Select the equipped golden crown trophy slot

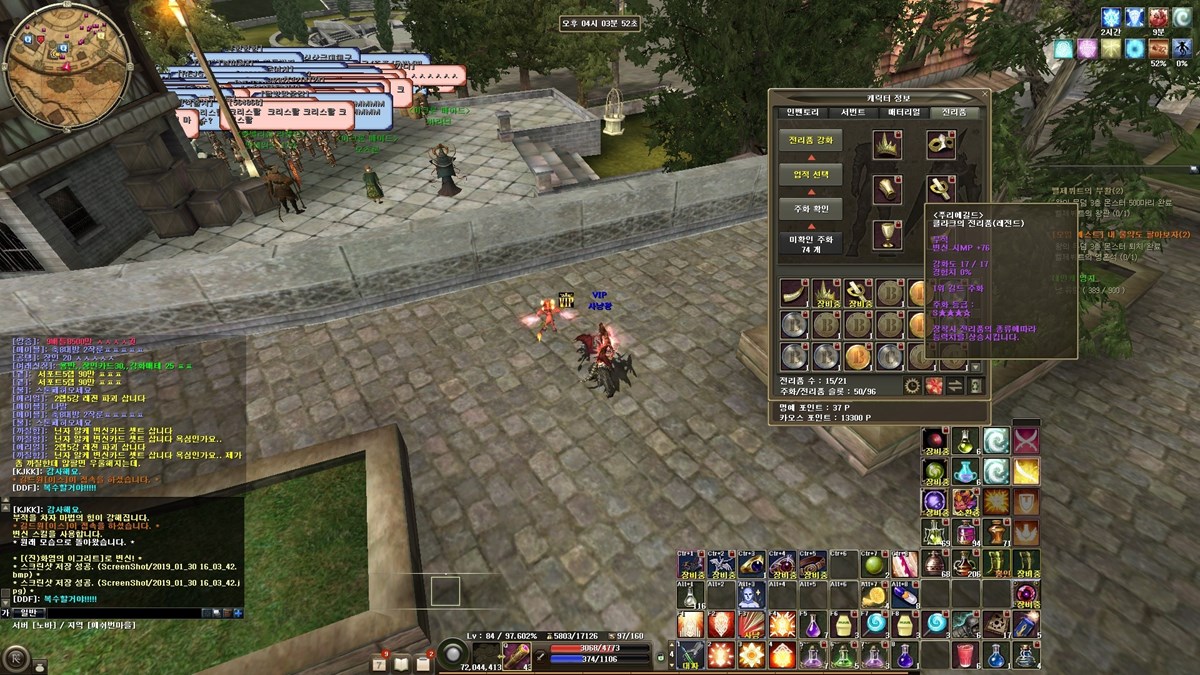[x=887, y=145]
